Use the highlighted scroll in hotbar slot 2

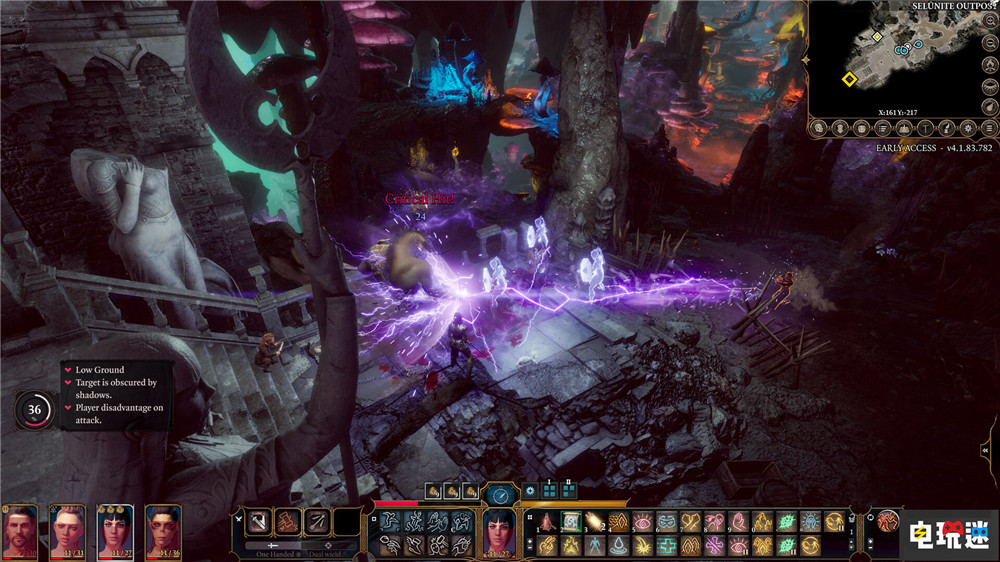(x=571, y=521)
